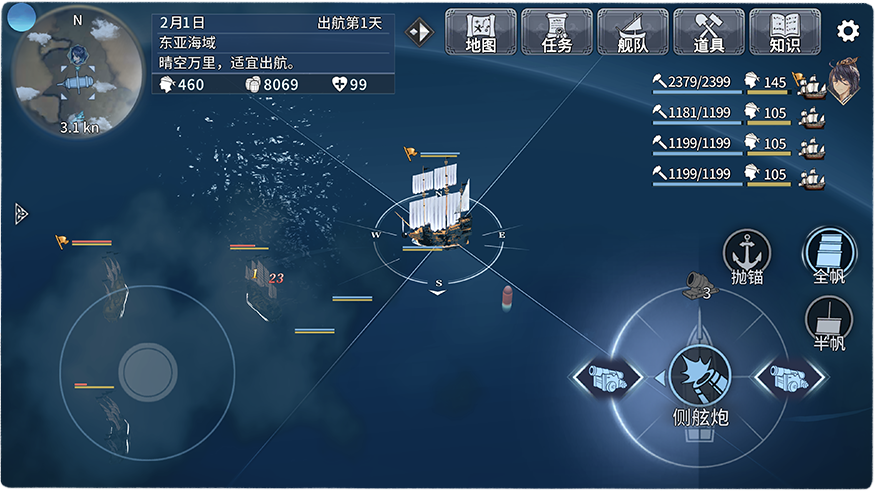Open the 知识 knowledge menu
The height and width of the screenshot is (491, 875).
pos(784,32)
